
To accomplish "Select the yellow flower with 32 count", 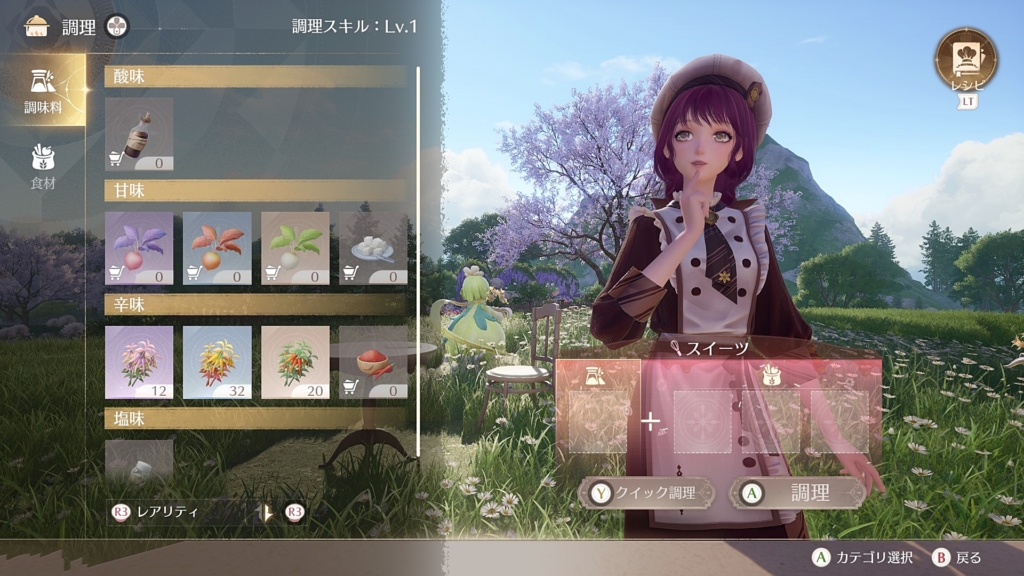I will click(x=217, y=361).
